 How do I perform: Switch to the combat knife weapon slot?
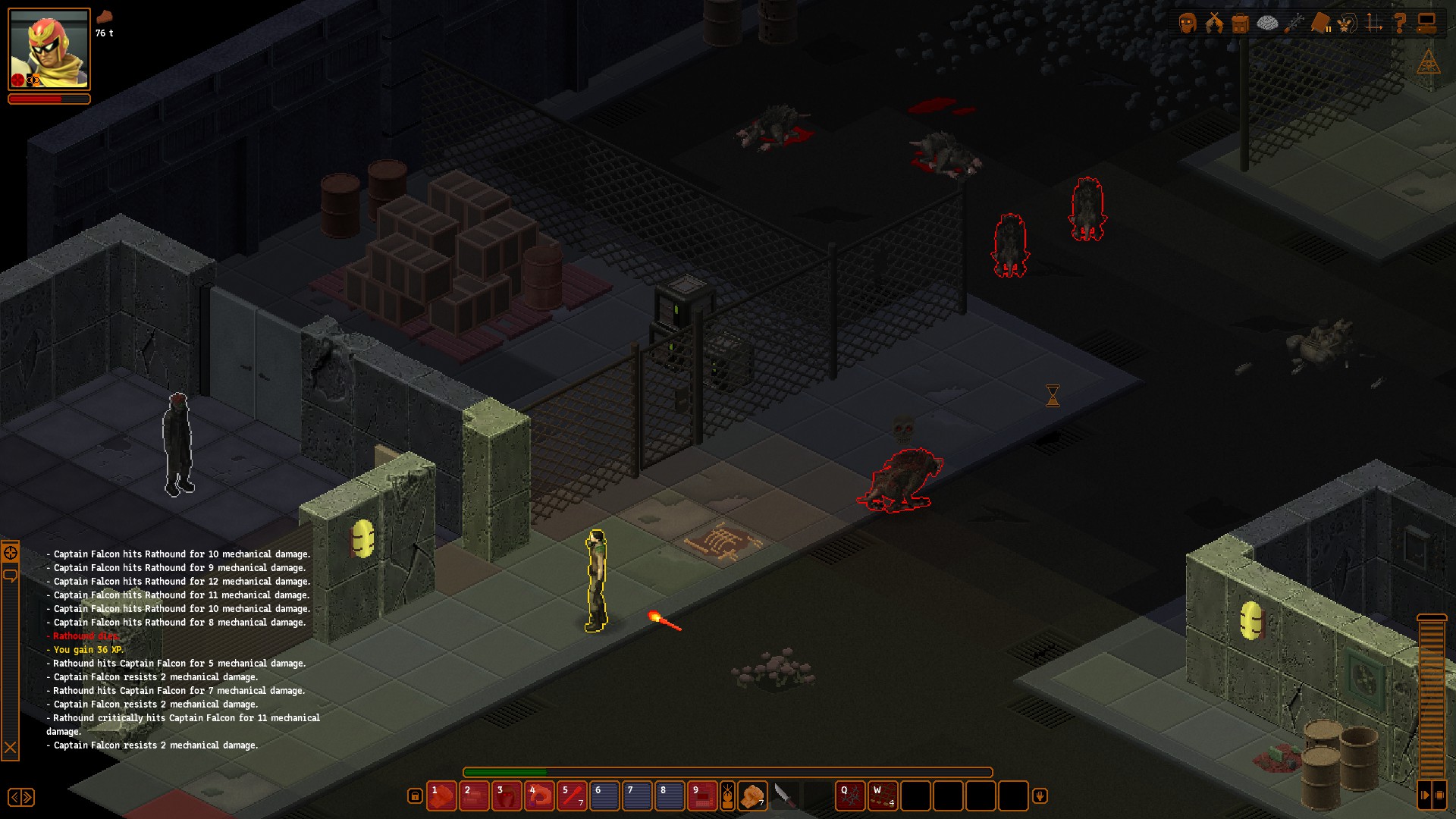coord(784,796)
